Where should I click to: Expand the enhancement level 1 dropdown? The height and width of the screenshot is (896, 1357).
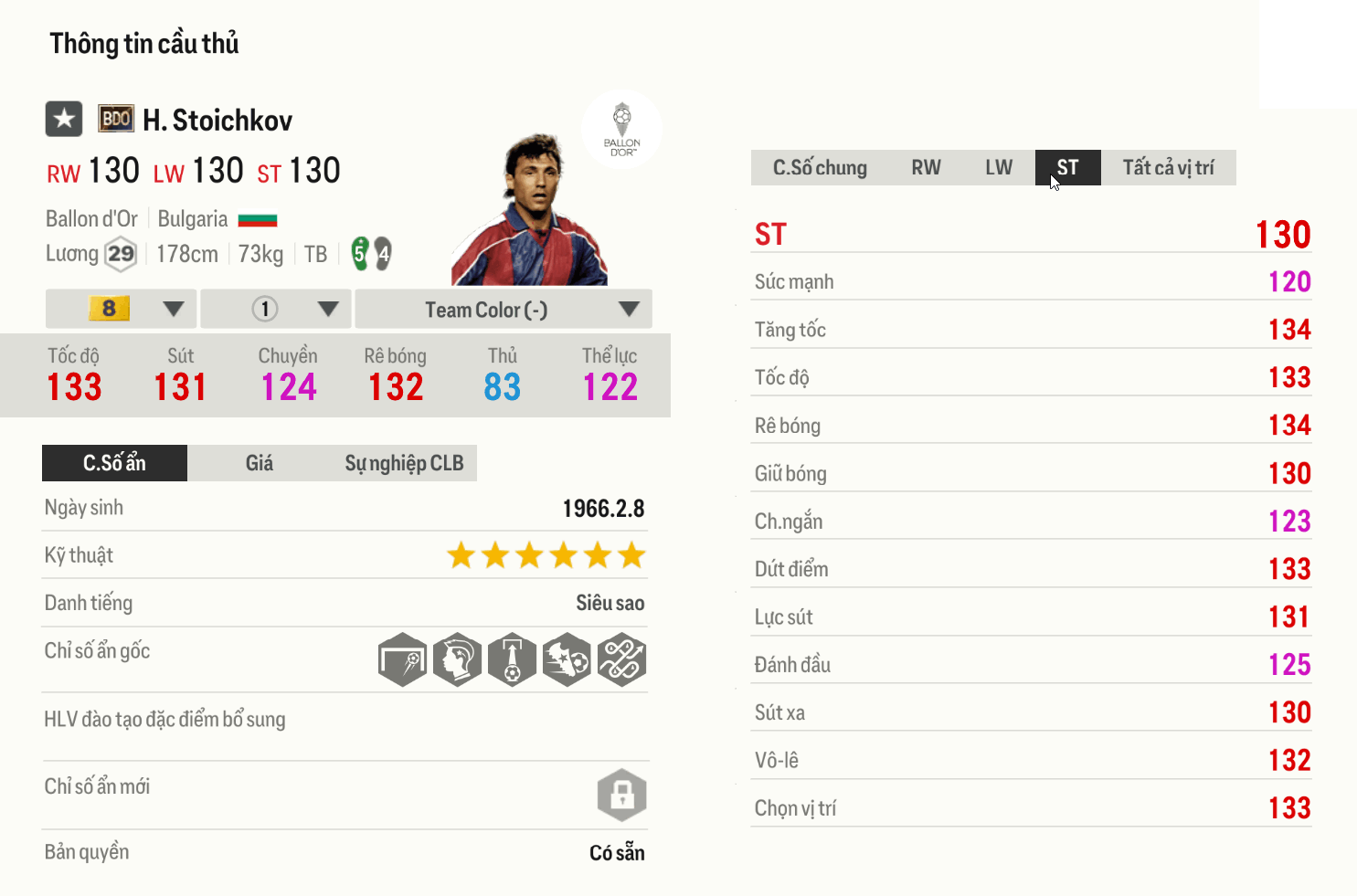[275, 309]
